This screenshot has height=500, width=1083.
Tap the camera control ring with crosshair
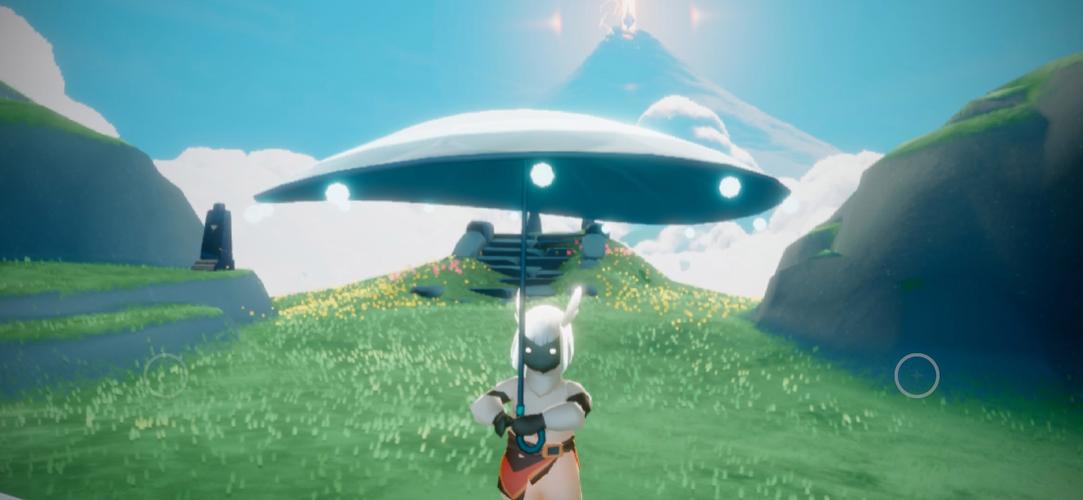tap(916, 375)
